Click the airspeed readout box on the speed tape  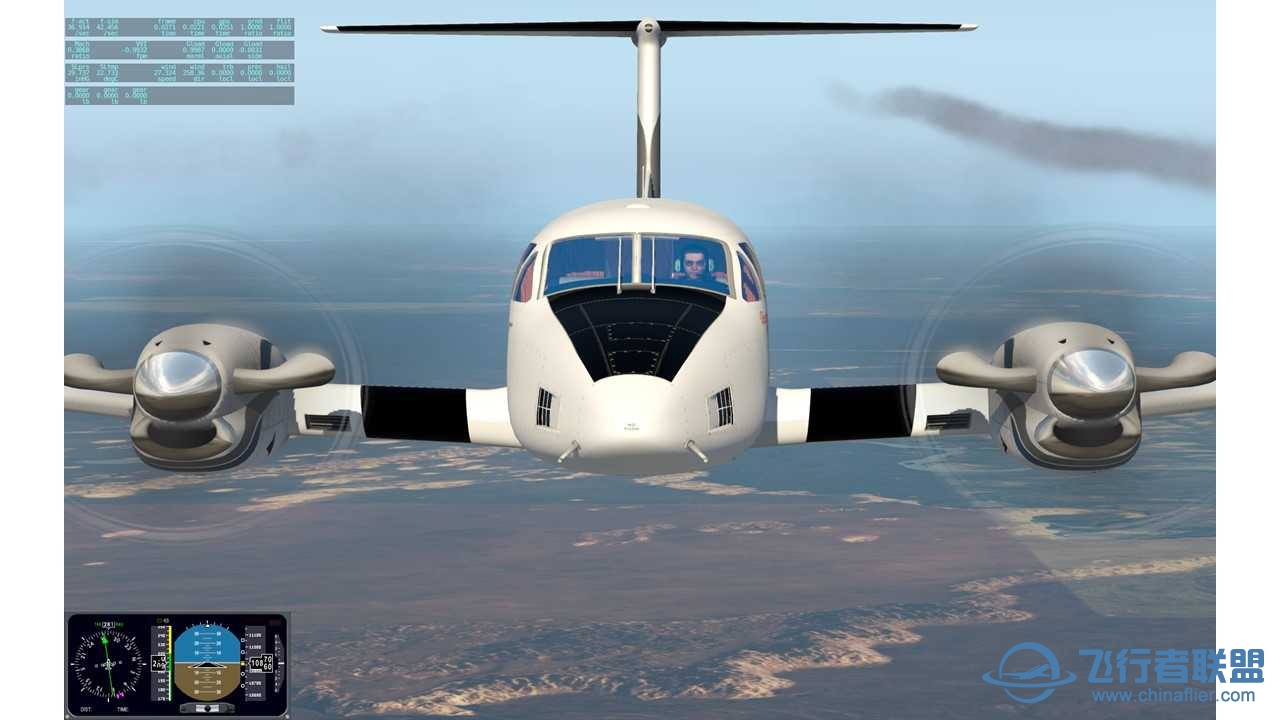[157, 663]
